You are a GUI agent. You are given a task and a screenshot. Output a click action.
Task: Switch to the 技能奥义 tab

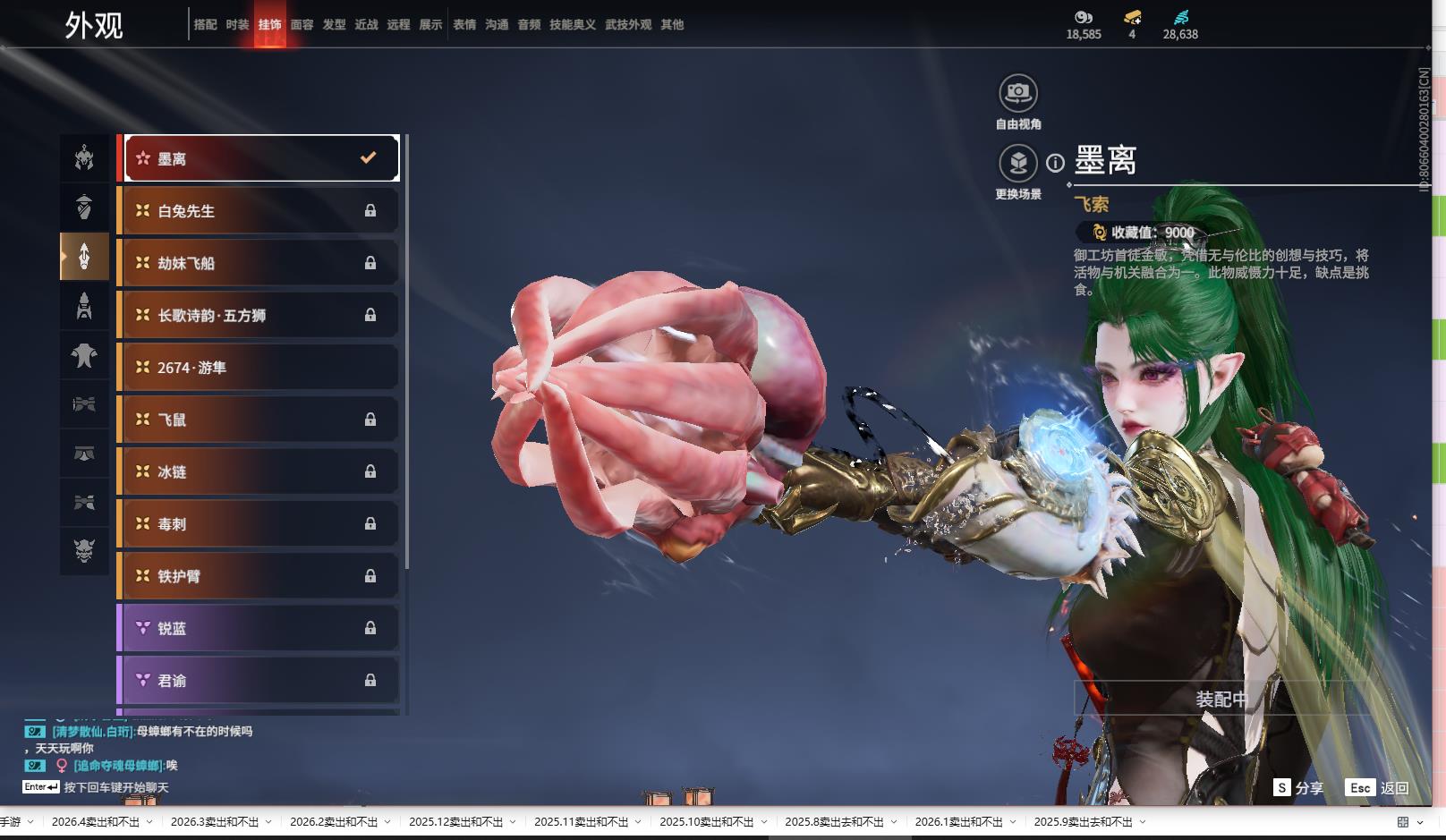point(573,24)
